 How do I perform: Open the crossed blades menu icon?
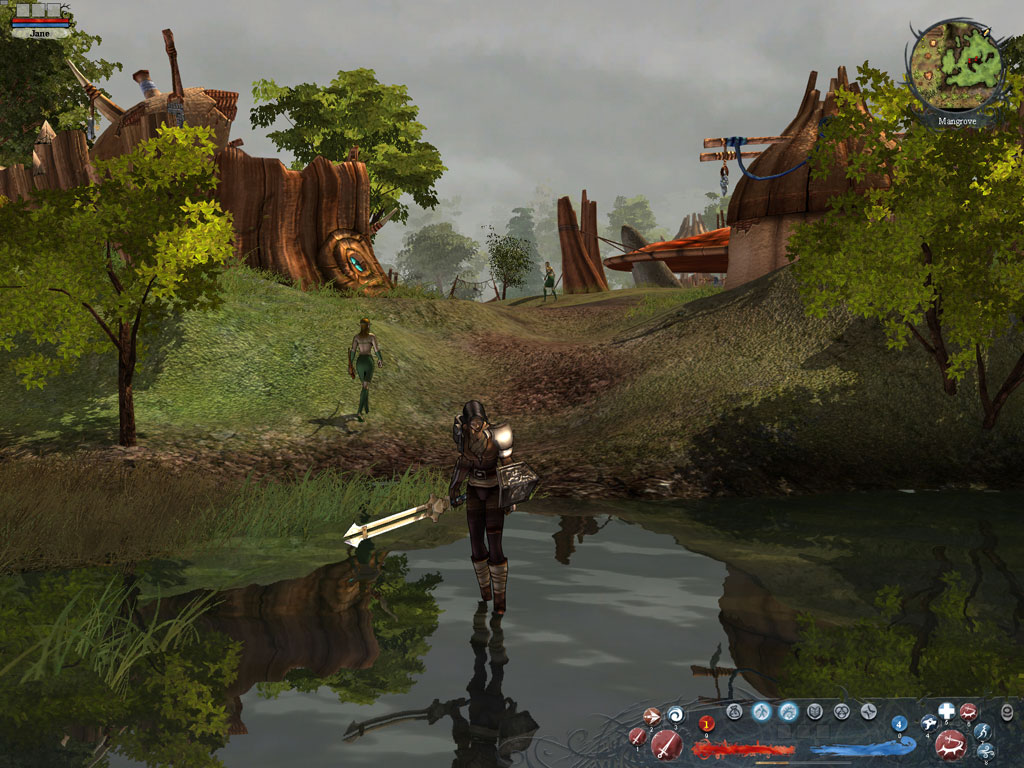tap(868, 712)
